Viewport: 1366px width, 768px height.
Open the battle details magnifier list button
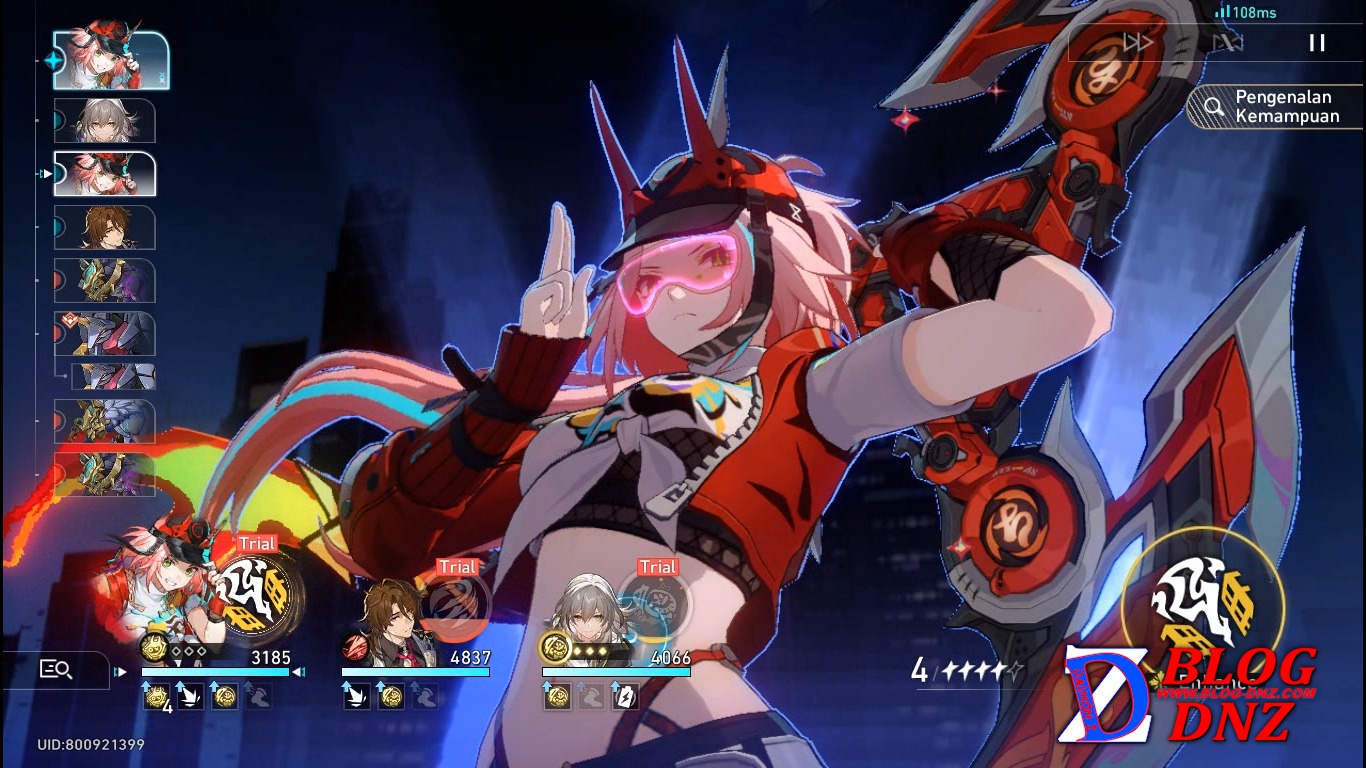[x=55, y=670]
